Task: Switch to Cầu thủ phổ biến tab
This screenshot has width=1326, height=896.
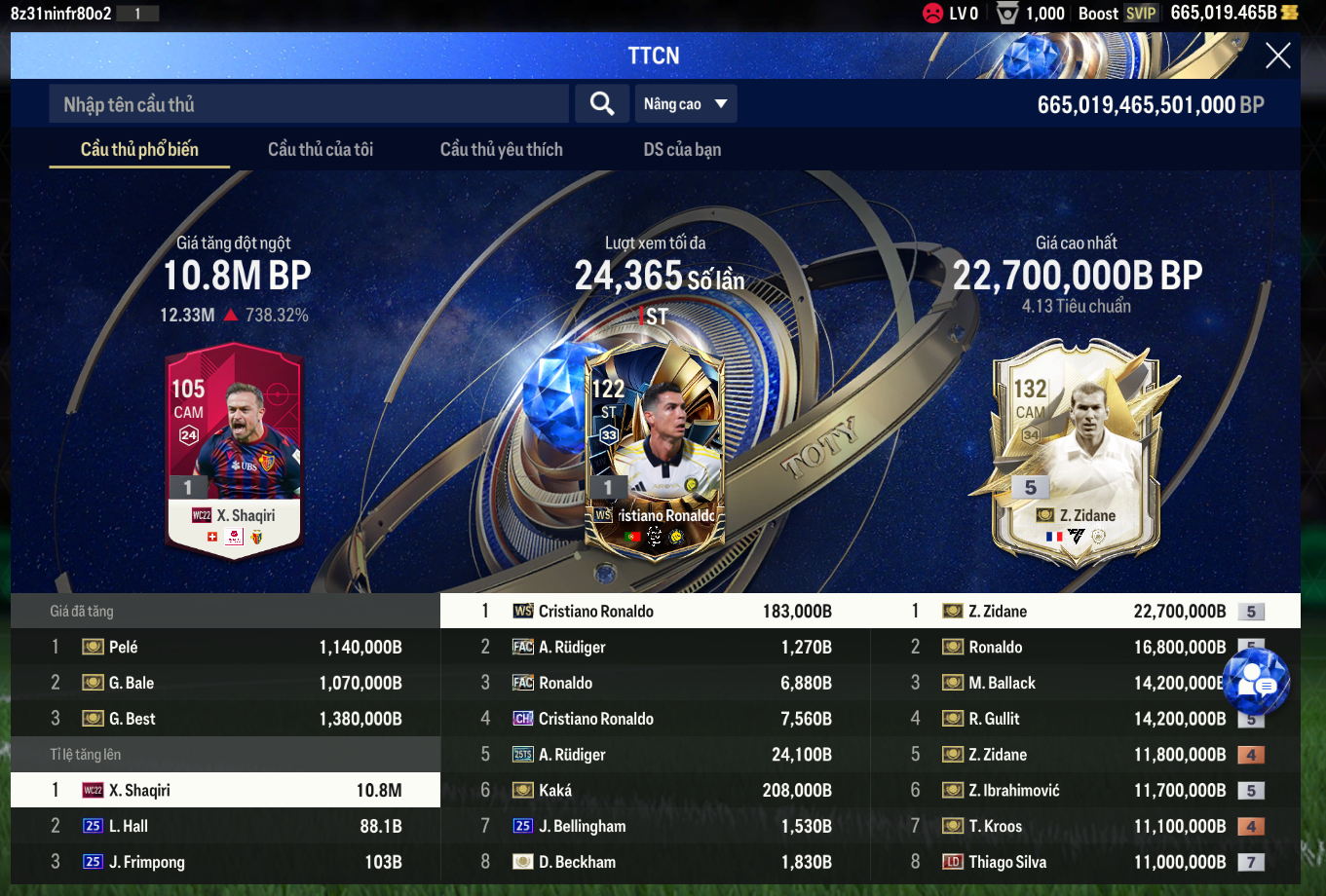Action: point(139,149)
